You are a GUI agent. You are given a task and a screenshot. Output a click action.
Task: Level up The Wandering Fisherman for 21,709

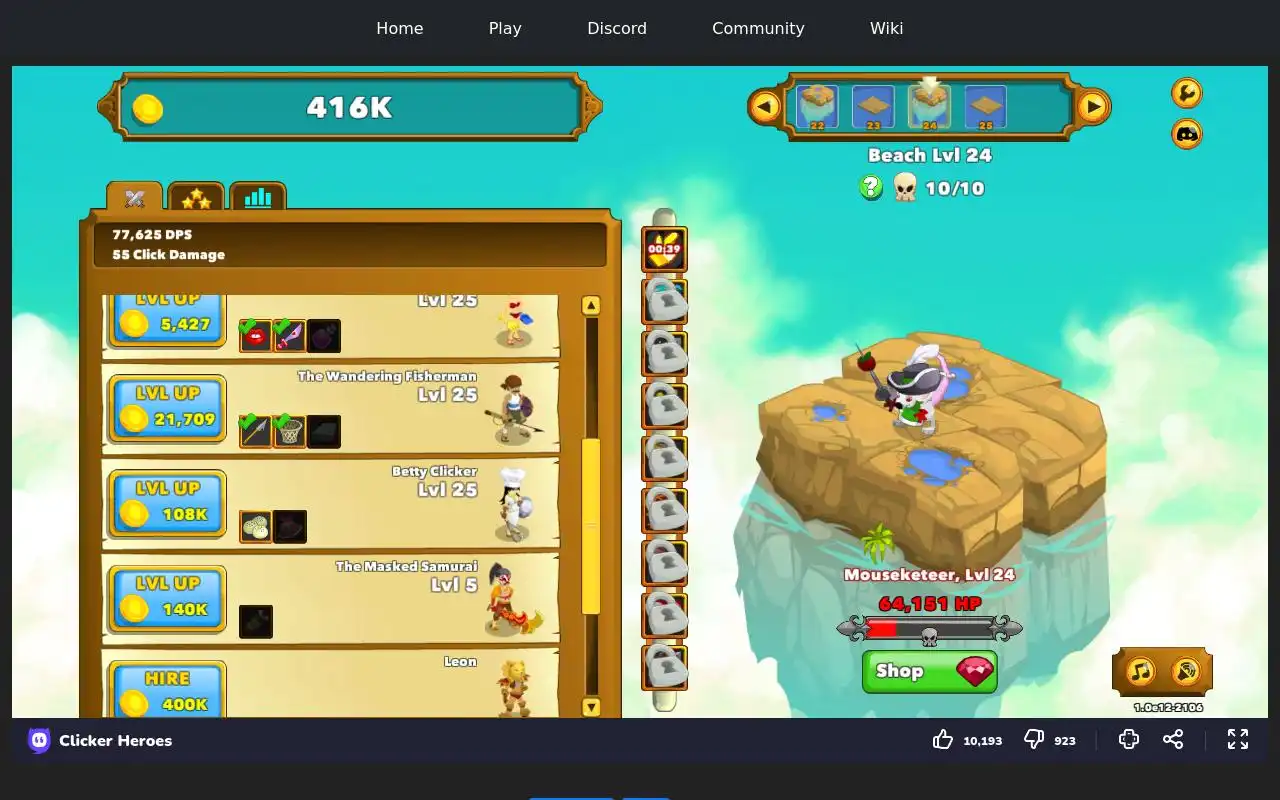tap(167, 407)
